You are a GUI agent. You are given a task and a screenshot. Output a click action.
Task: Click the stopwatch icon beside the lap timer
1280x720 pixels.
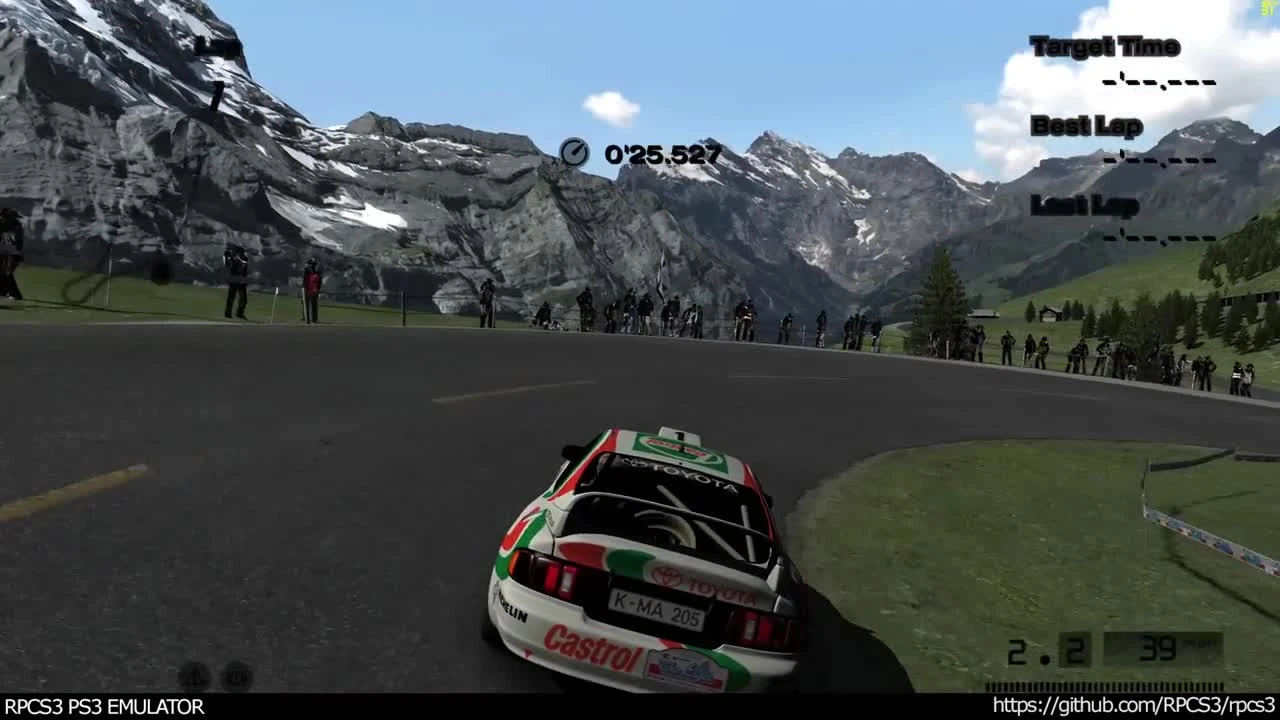576,153
